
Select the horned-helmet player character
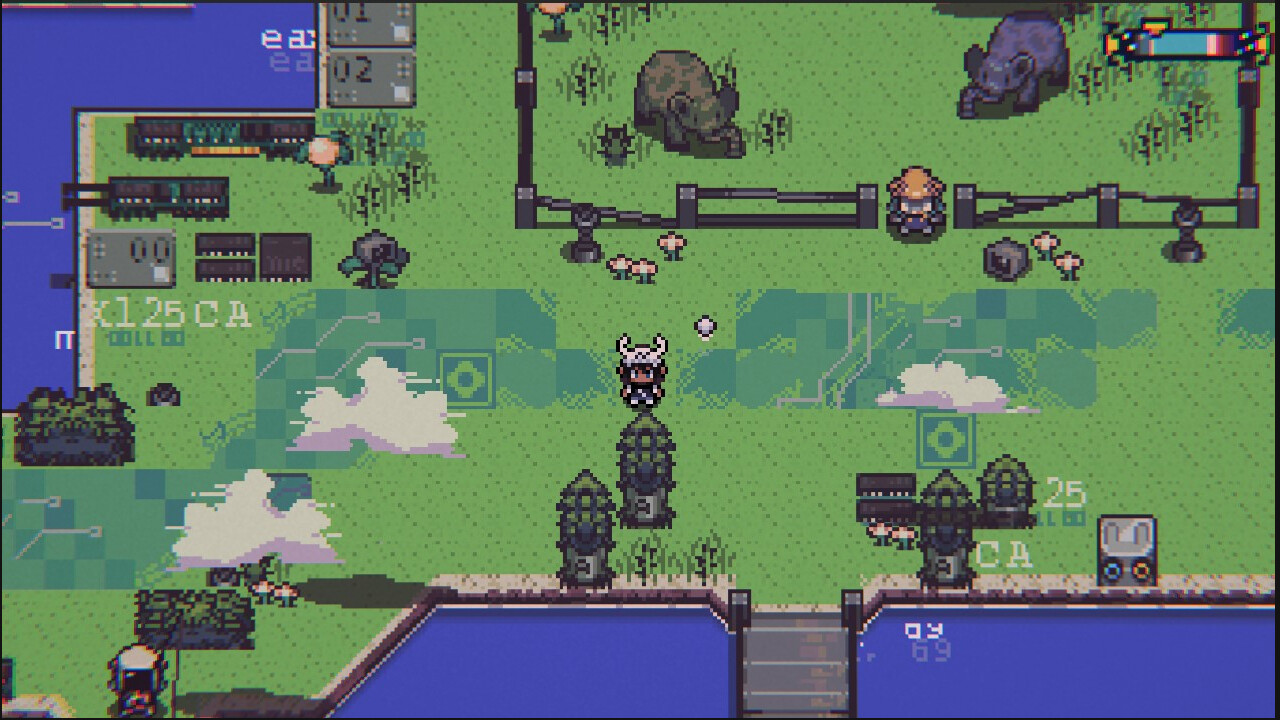[640, 375]
